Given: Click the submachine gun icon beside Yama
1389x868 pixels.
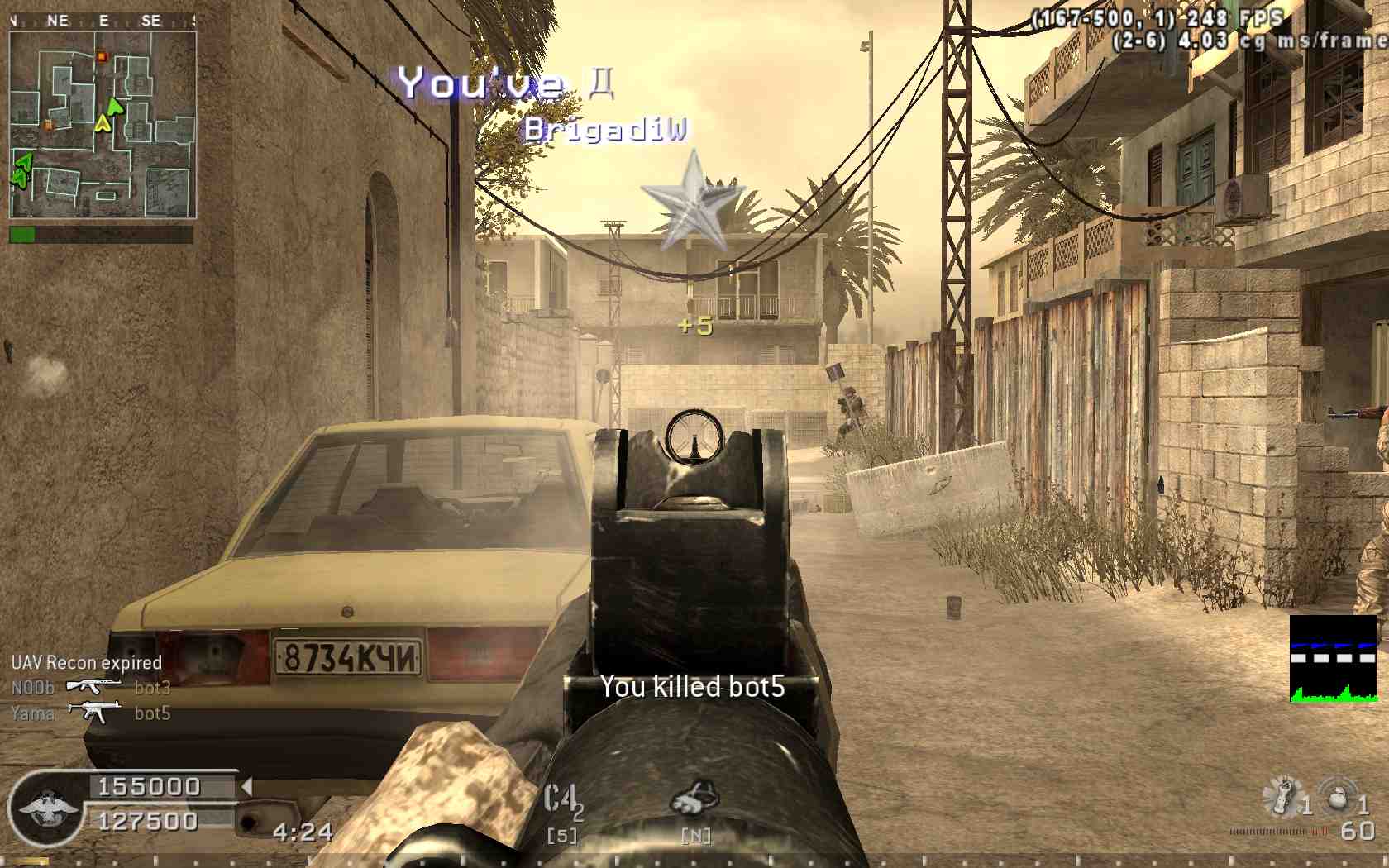Looking at the screenshot, I should (94, 711).
